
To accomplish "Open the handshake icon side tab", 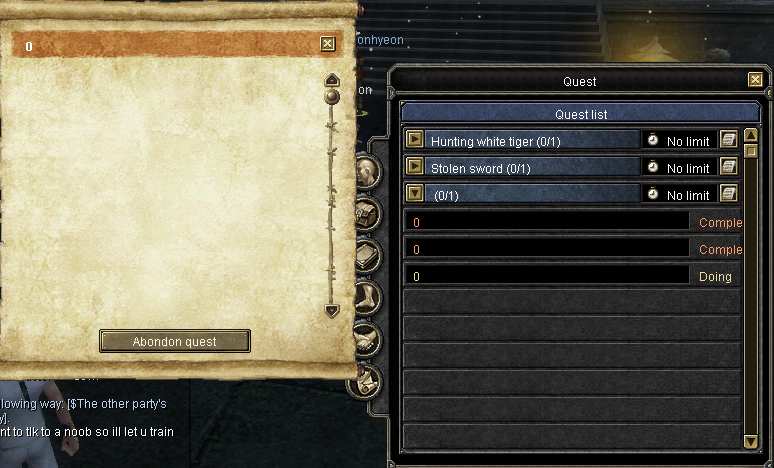I will (x=367, y=338).
